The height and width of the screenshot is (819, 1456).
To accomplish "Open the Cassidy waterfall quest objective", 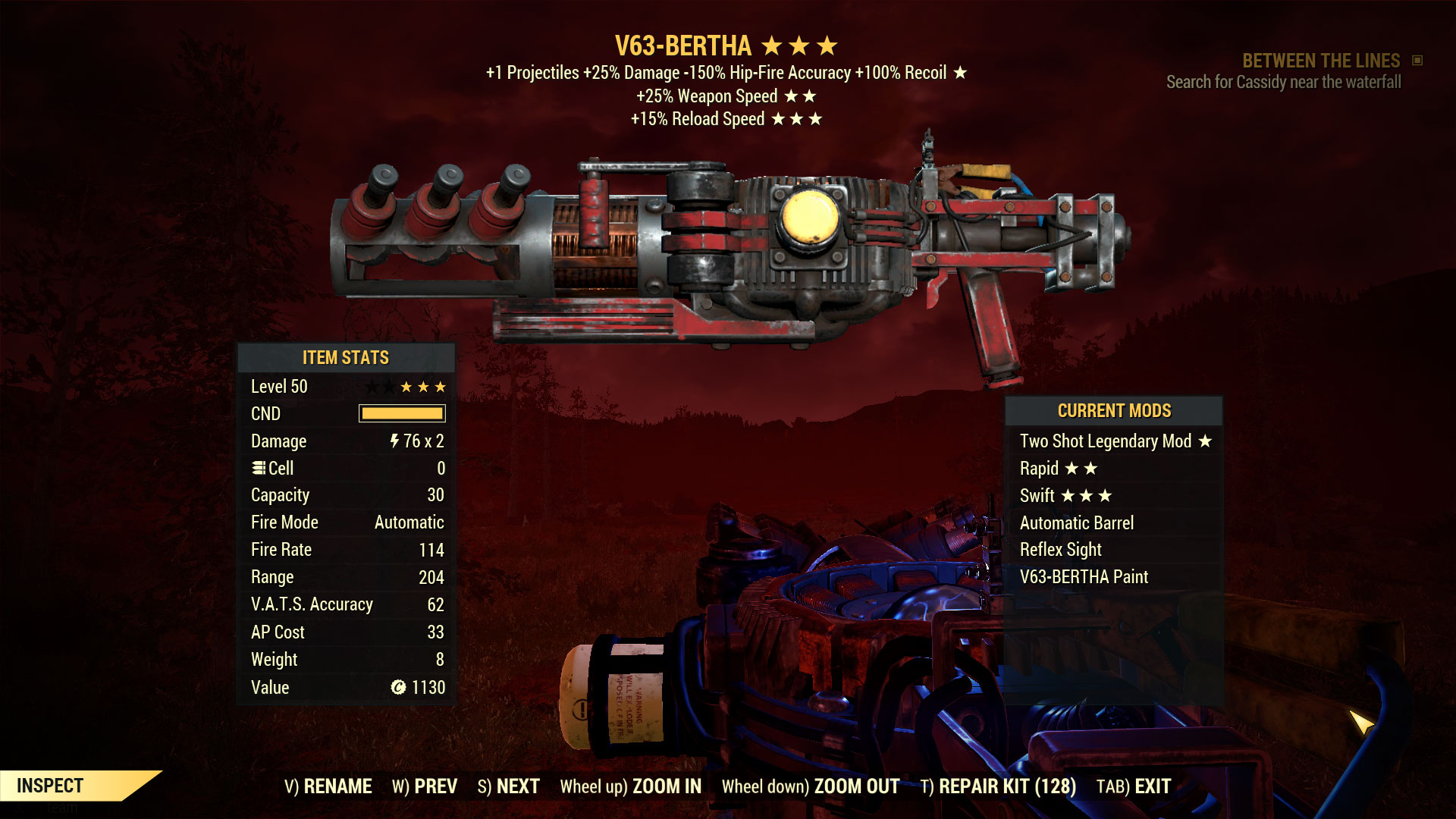I will (x=1285, y=83).
